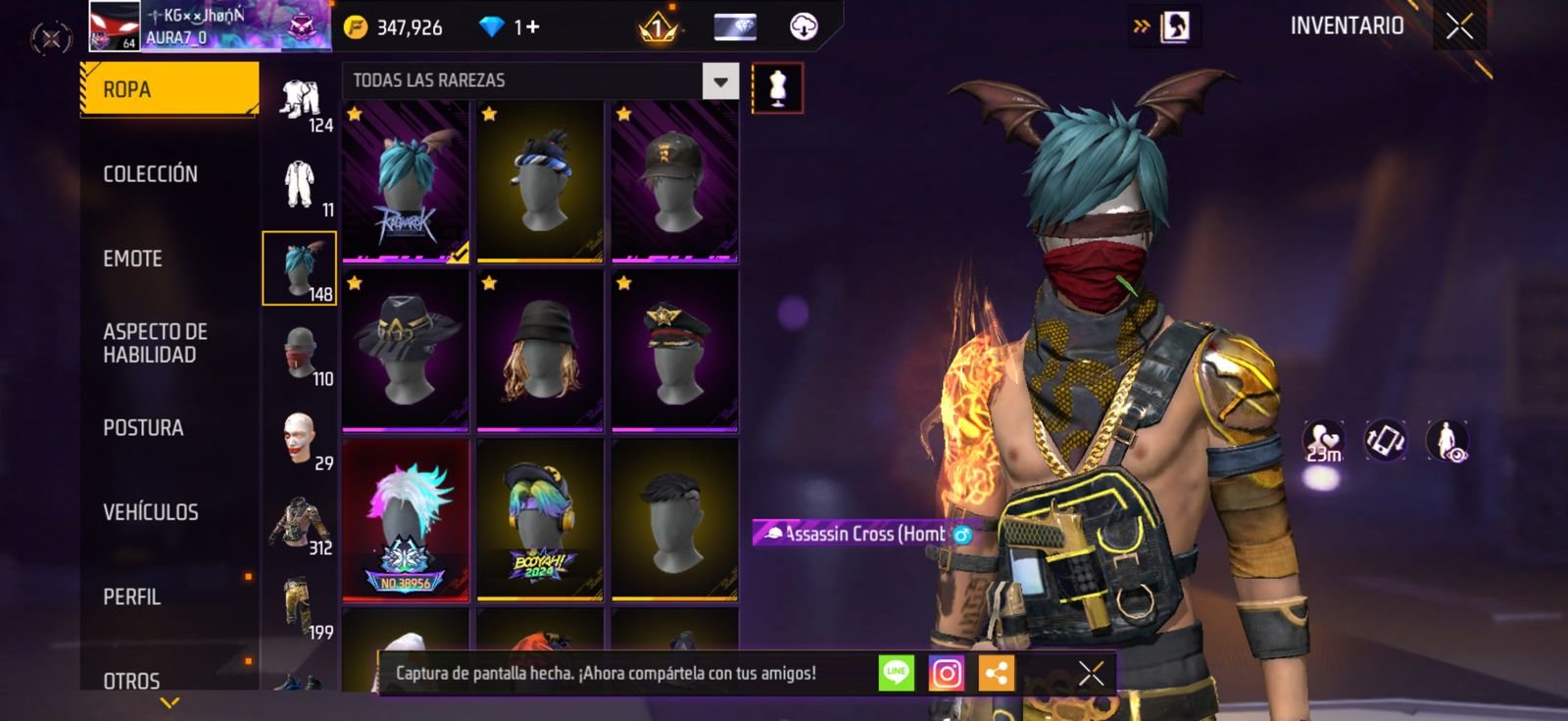The height and width of the screenshot is (721, 1568).
Task: Pick the white and cyan spiky hair
Action: point(406,520)
